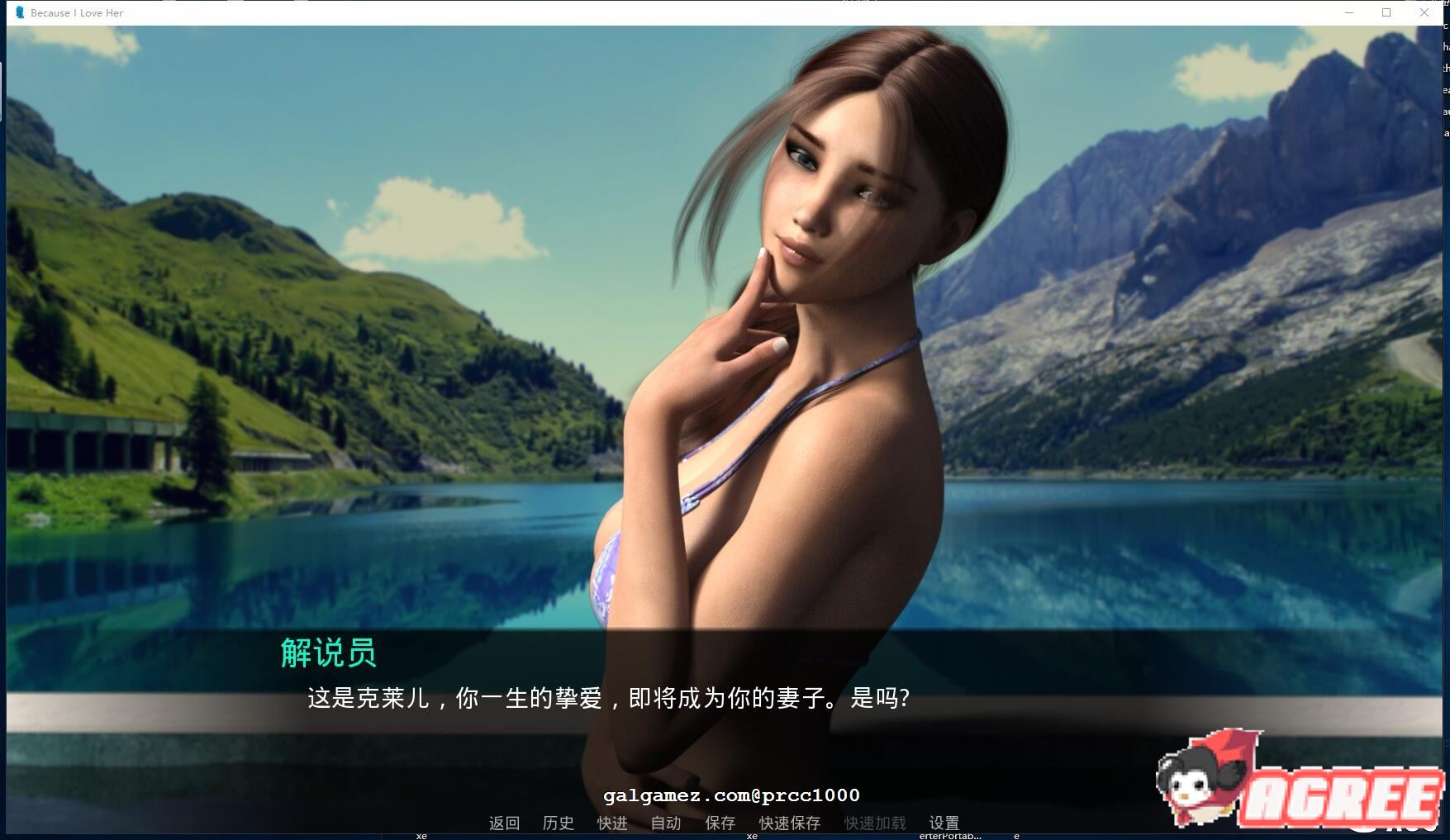
Task: Open the 历史 dialogue history
Action: click(x=558, y=823)
